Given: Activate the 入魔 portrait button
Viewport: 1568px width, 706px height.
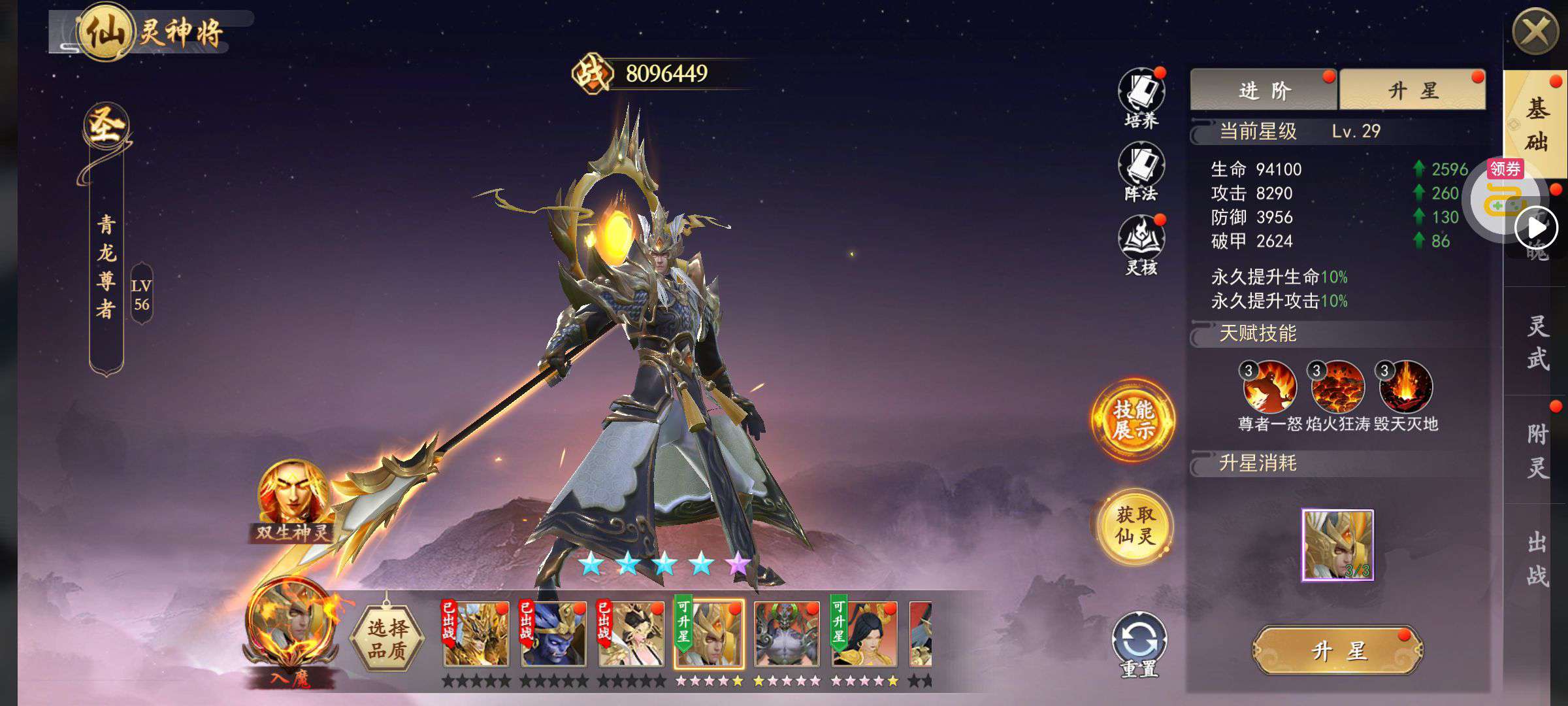Looking at the screenshot, I should (x=291, y=632).
